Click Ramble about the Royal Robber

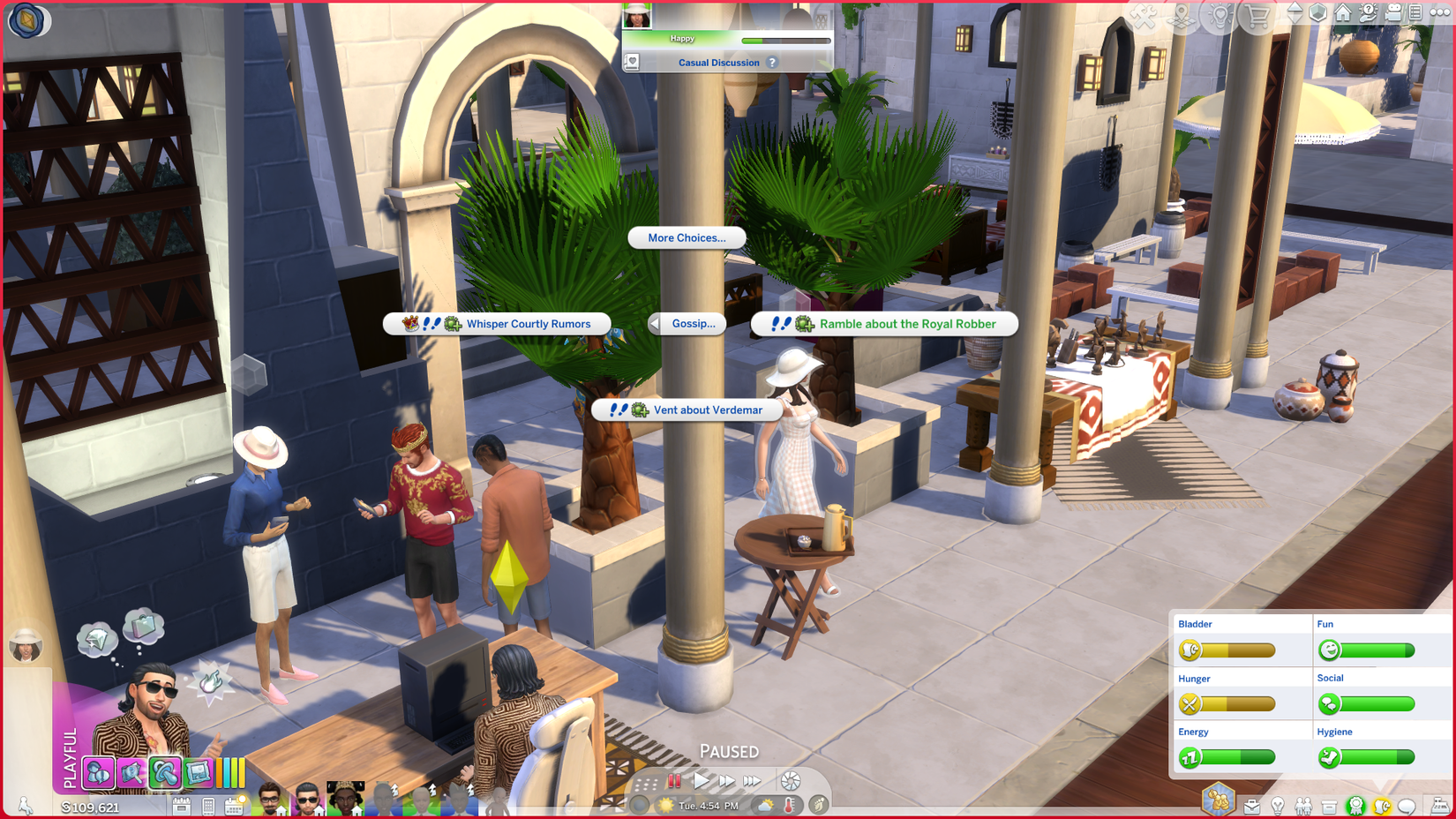click(x=884, y=324)
